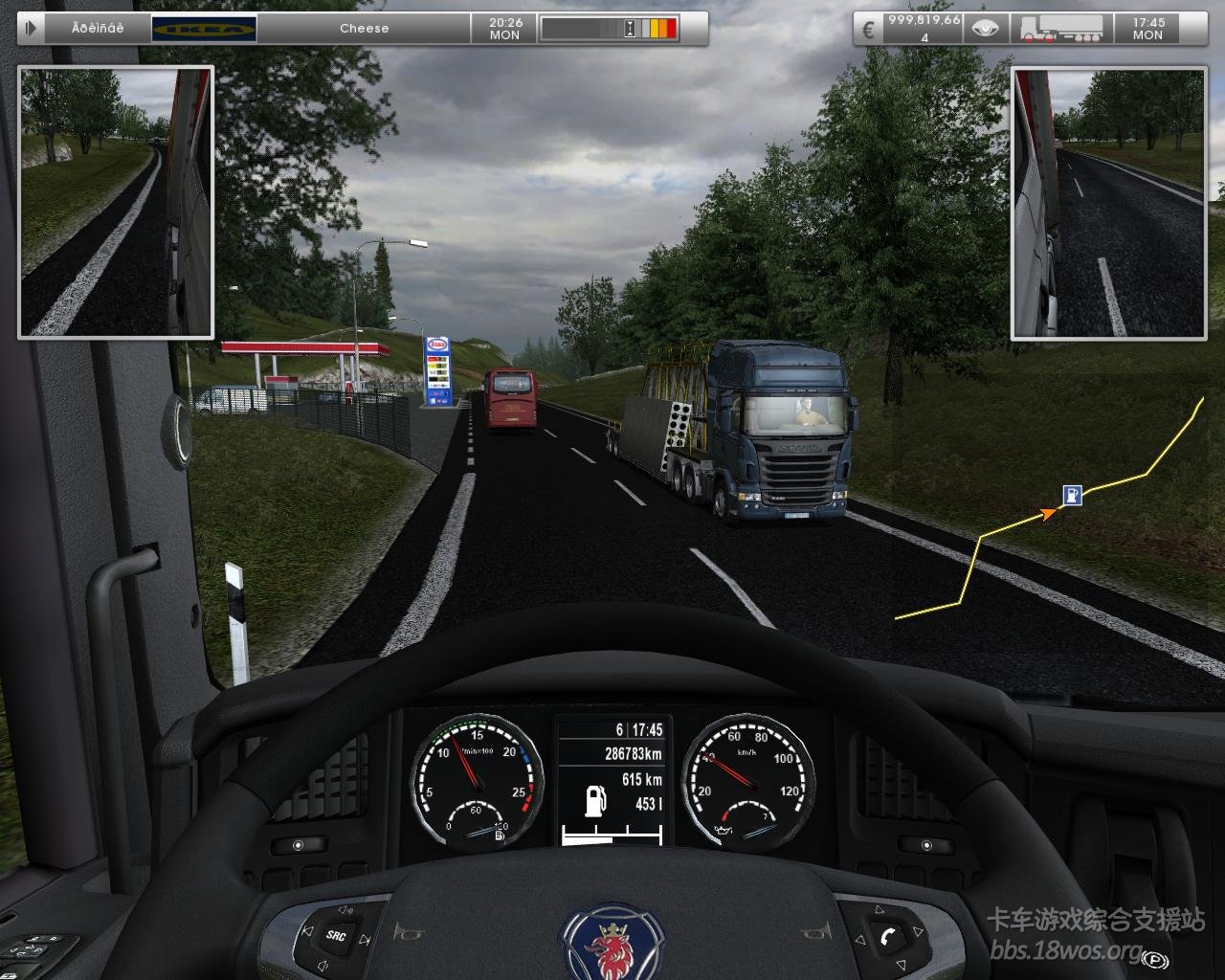Viewport: 1225px width, 980px height.
Task: Click the orange player arrow on the route map
Action: pos(1050,514)
